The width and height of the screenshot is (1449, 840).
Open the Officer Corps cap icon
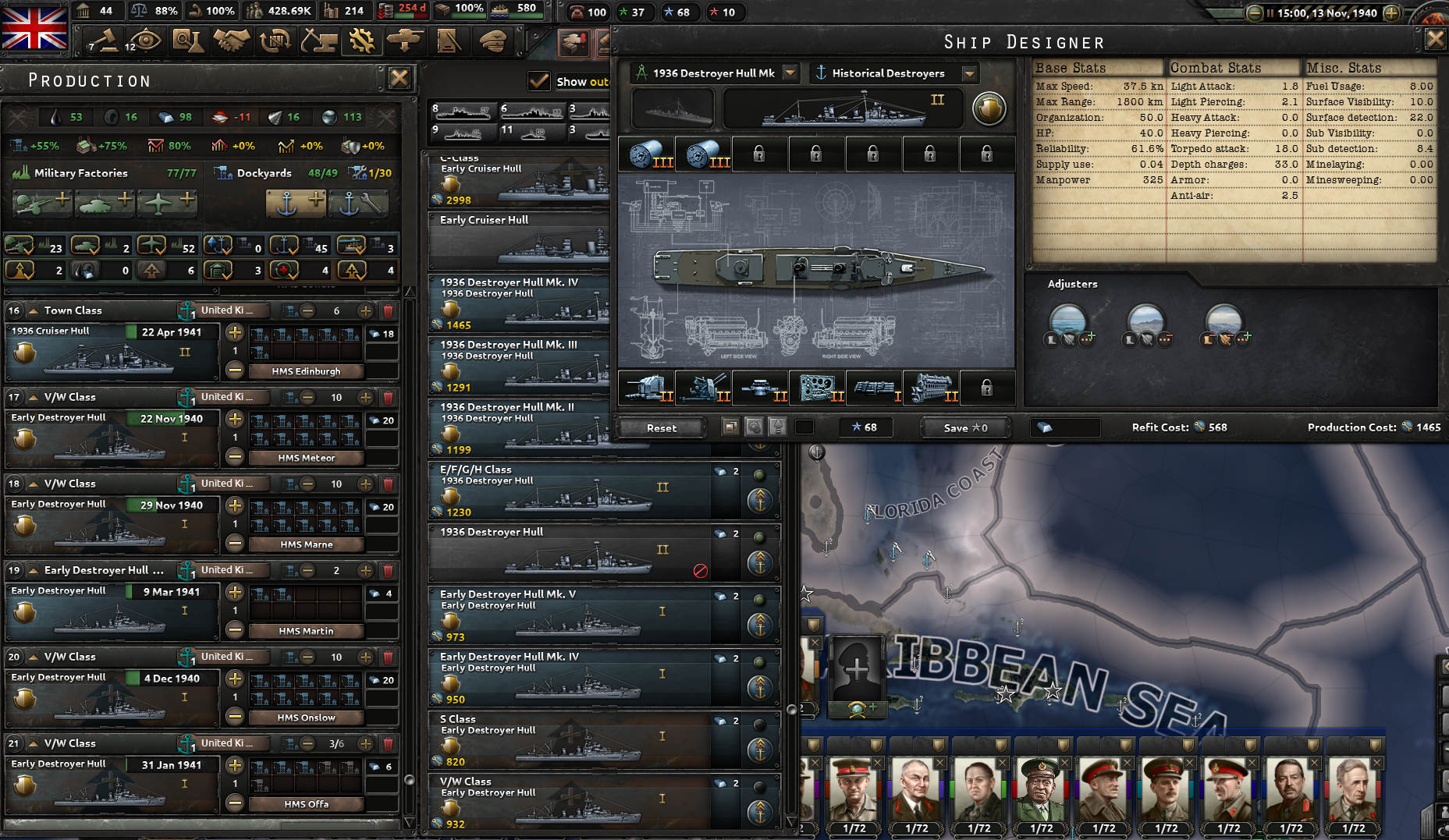[491, 41]
